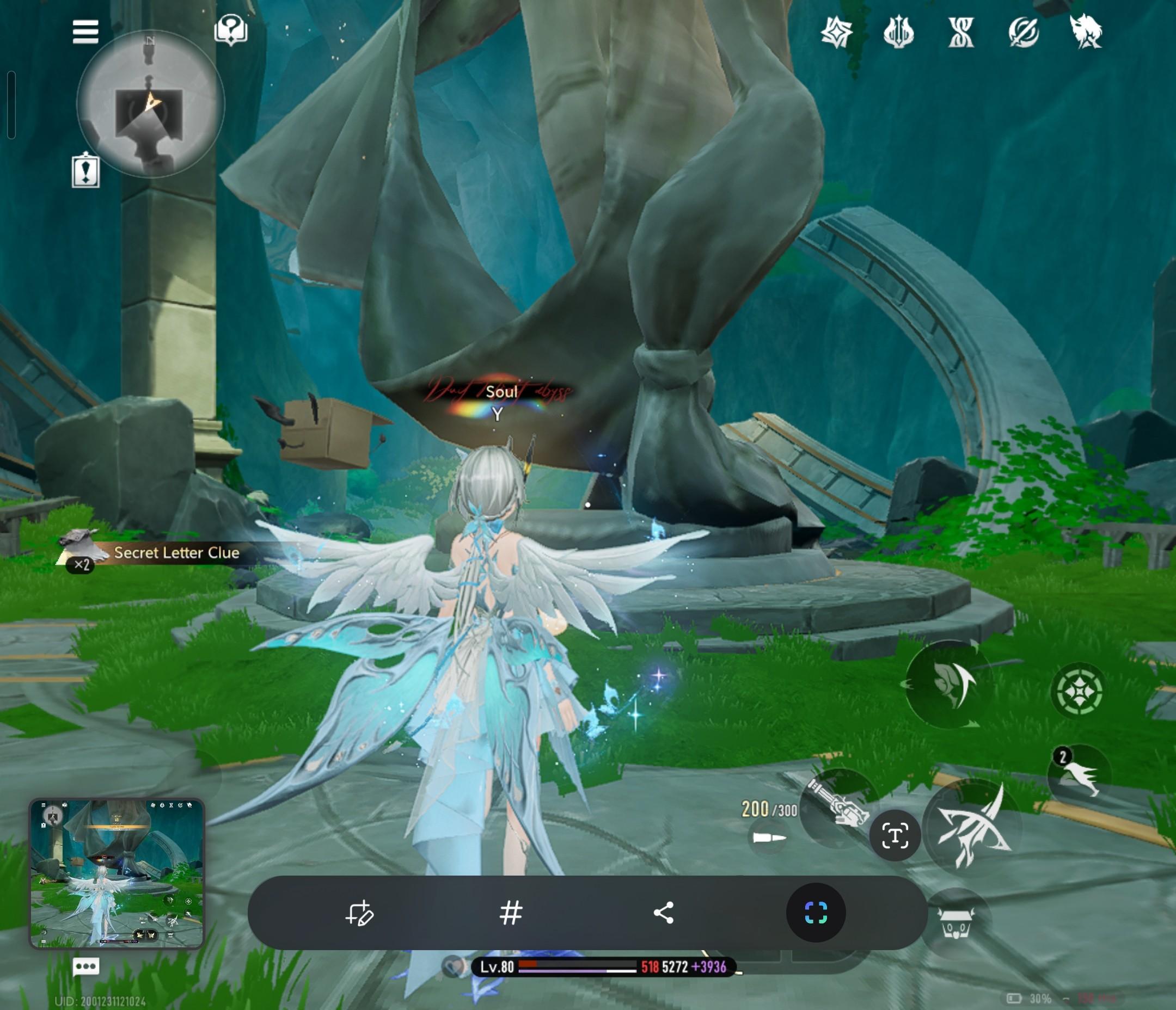Open the trident-shaped top menu icon

click(x=898, y=32)
